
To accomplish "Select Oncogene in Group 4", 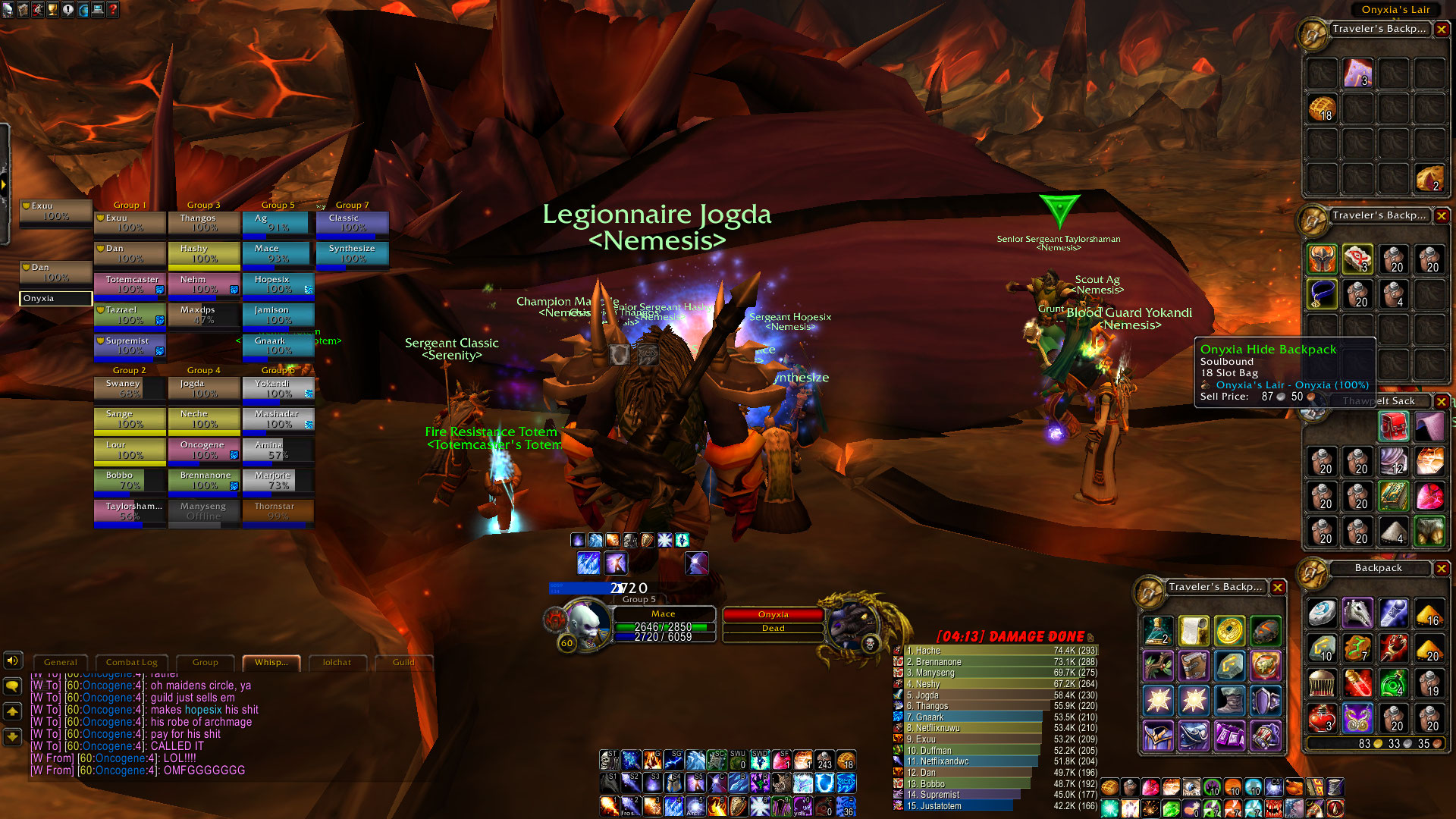I will pyautogui.click(x=204, y=450).
